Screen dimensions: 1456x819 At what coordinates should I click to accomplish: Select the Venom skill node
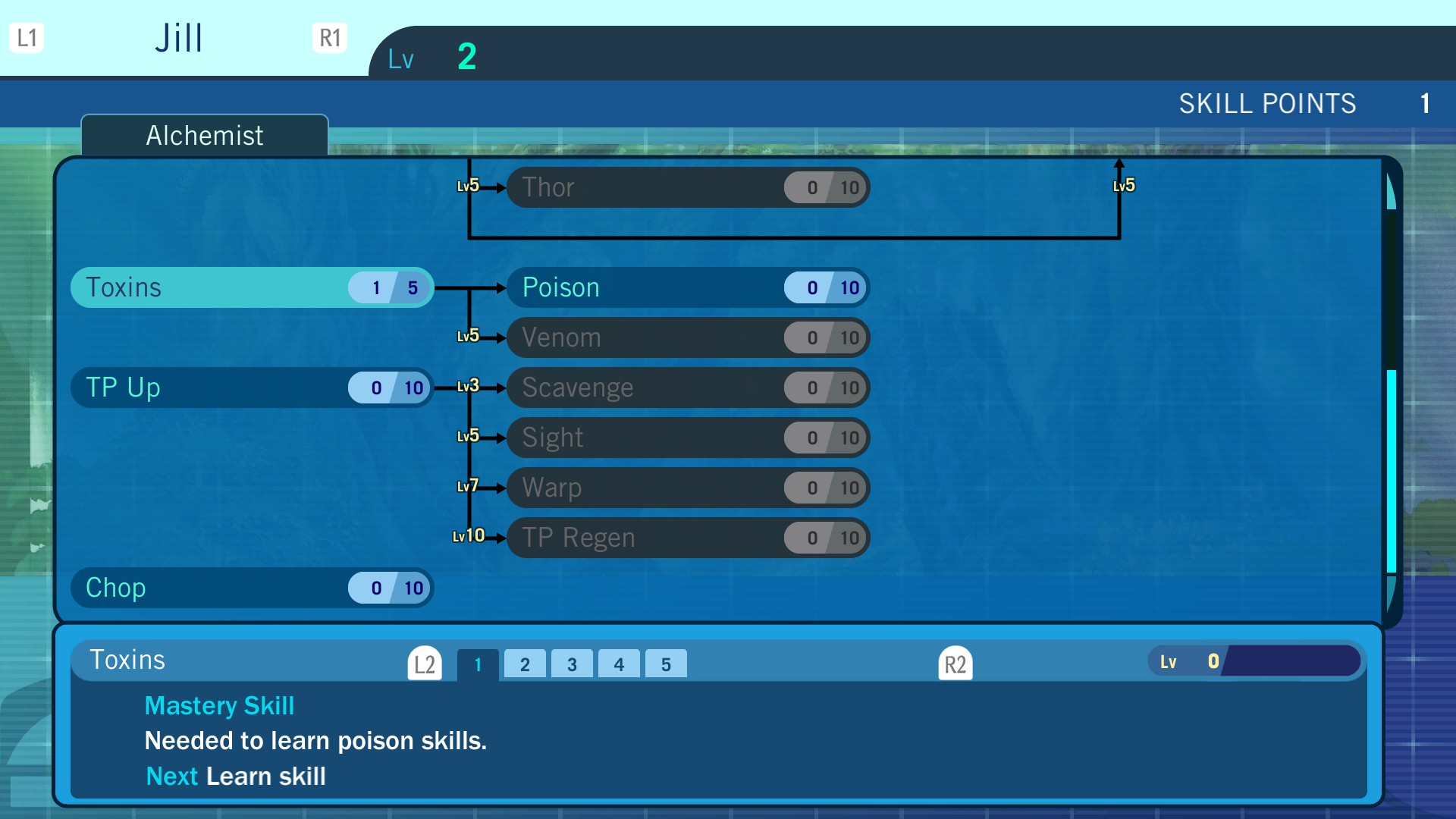[687, 337]
